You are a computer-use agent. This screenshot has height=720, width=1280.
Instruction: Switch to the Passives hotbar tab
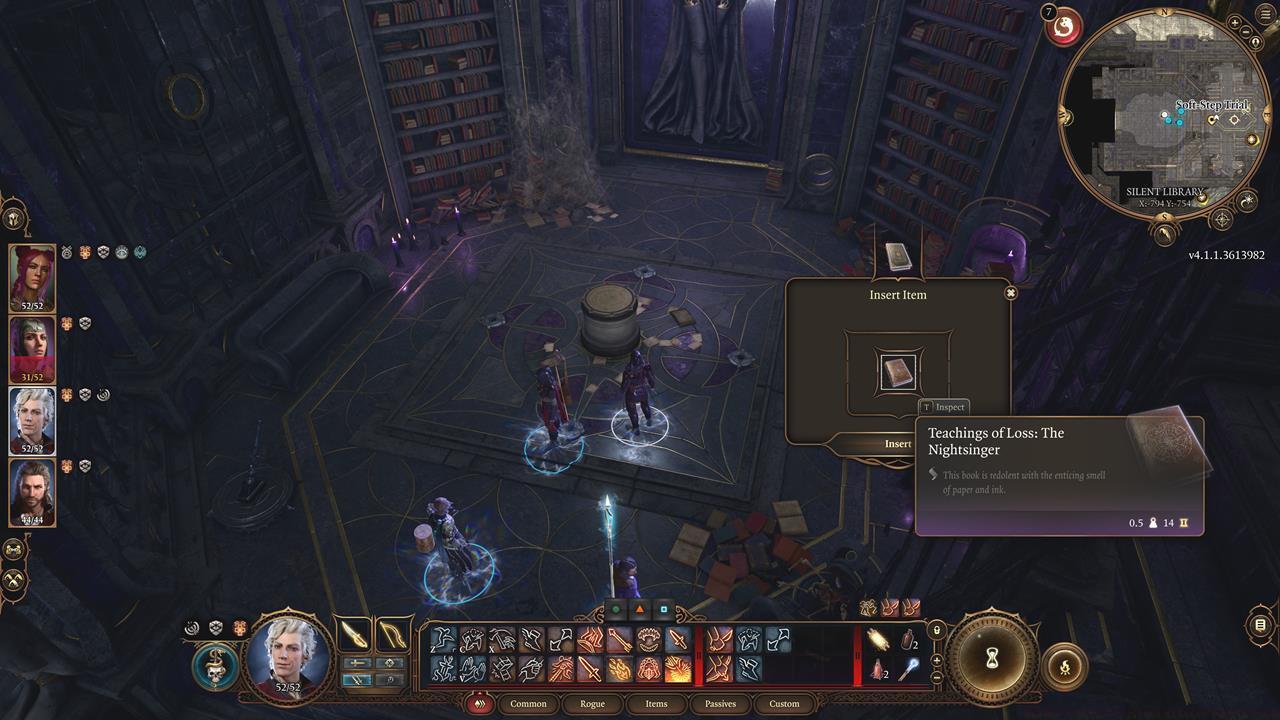tap(719, 704)
